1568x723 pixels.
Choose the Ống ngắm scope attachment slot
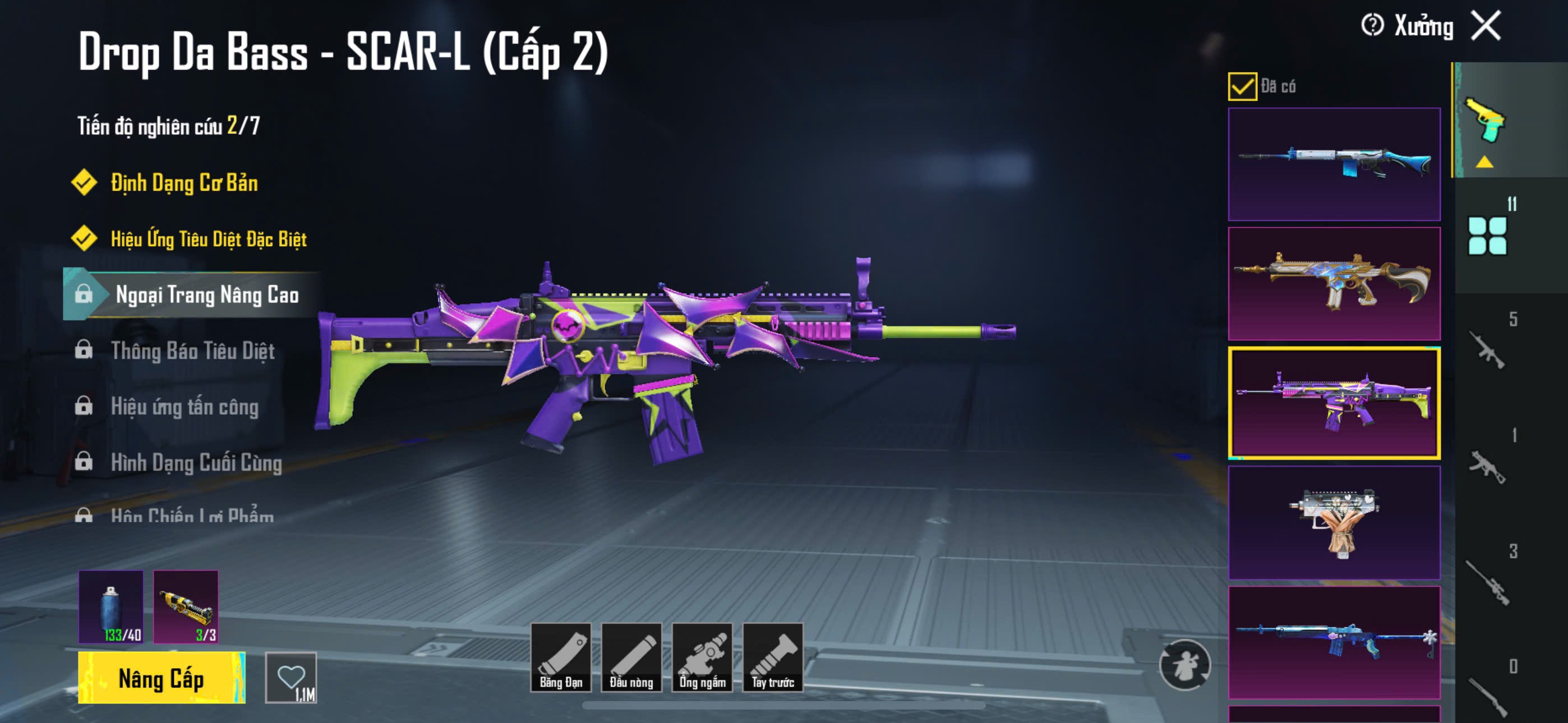[x=702, y=657]
